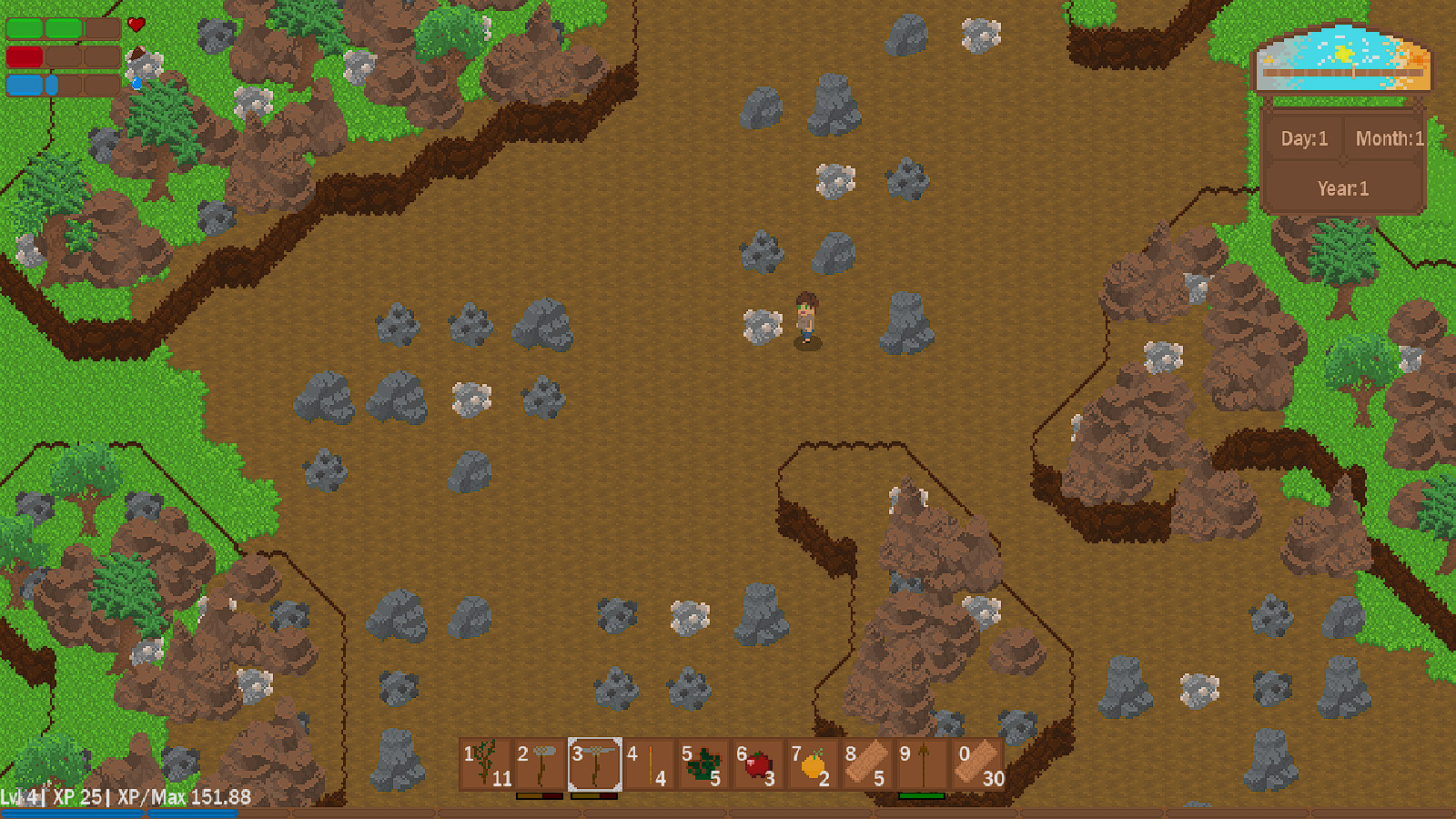The width and height of the screenshot is (1456, 819).
Task: Click the player character standing in the field
Action: point(808,318)
